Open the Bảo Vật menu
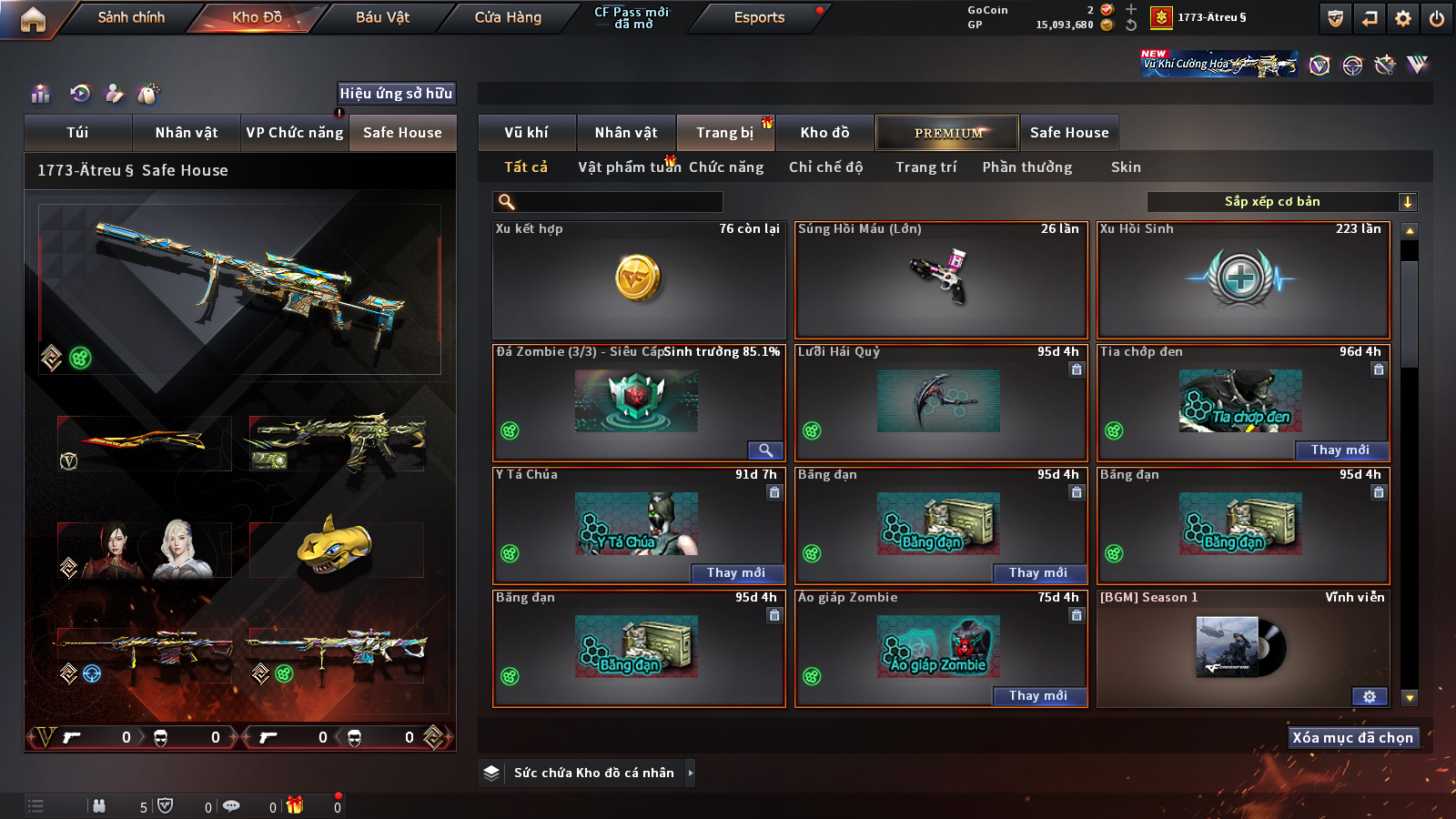Viewport: 1456px width, 819px height. point(382,17)
